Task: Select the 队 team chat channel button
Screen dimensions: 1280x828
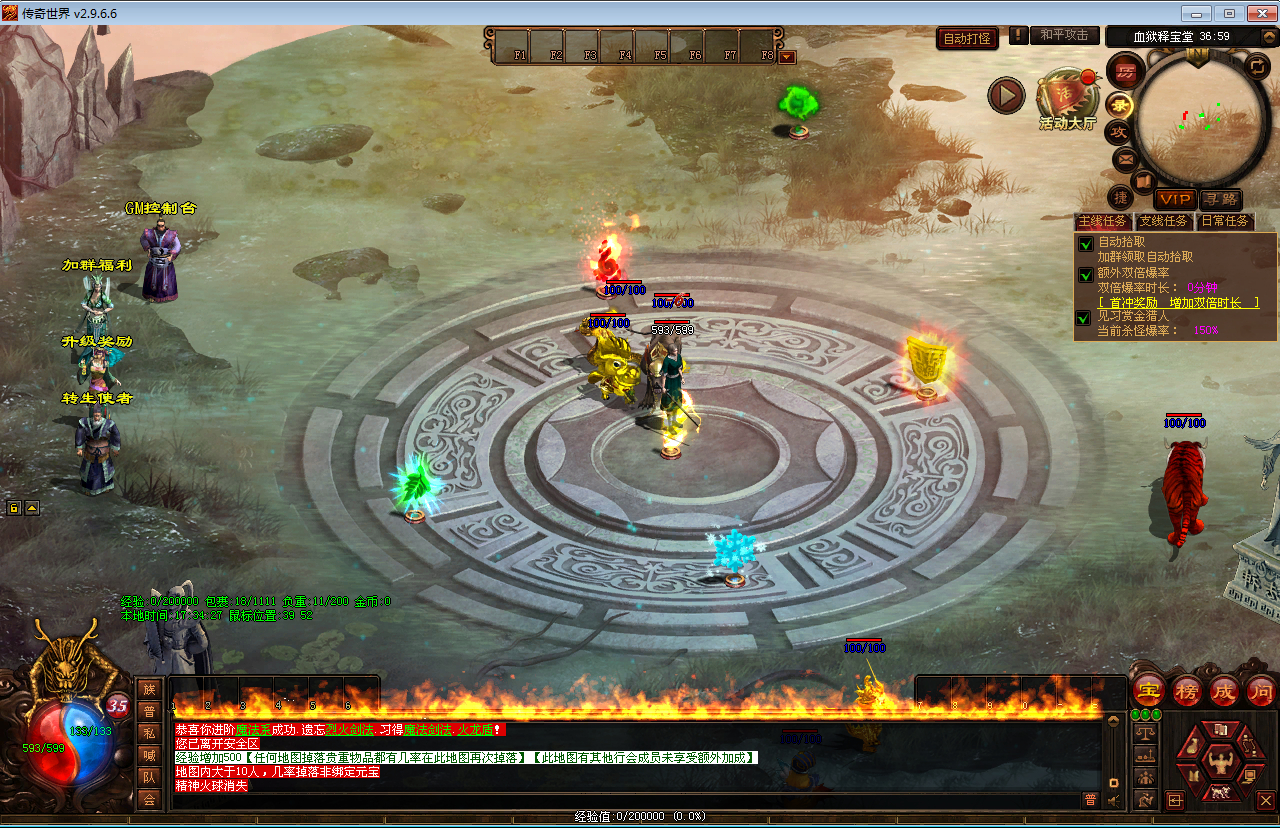Action: pyautogui.click(x=150, y=777)
